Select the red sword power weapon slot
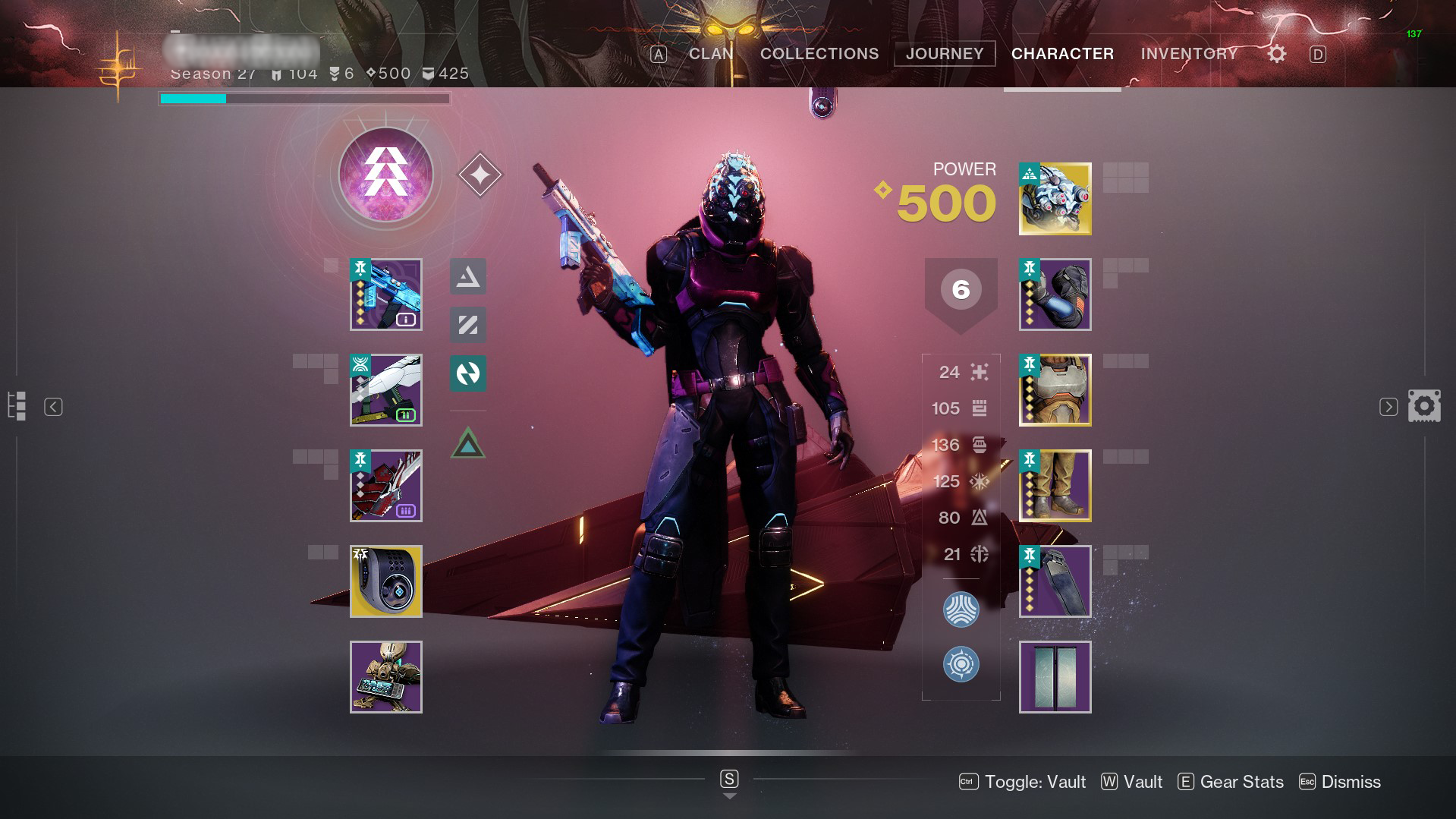 [x=385, y=486]
